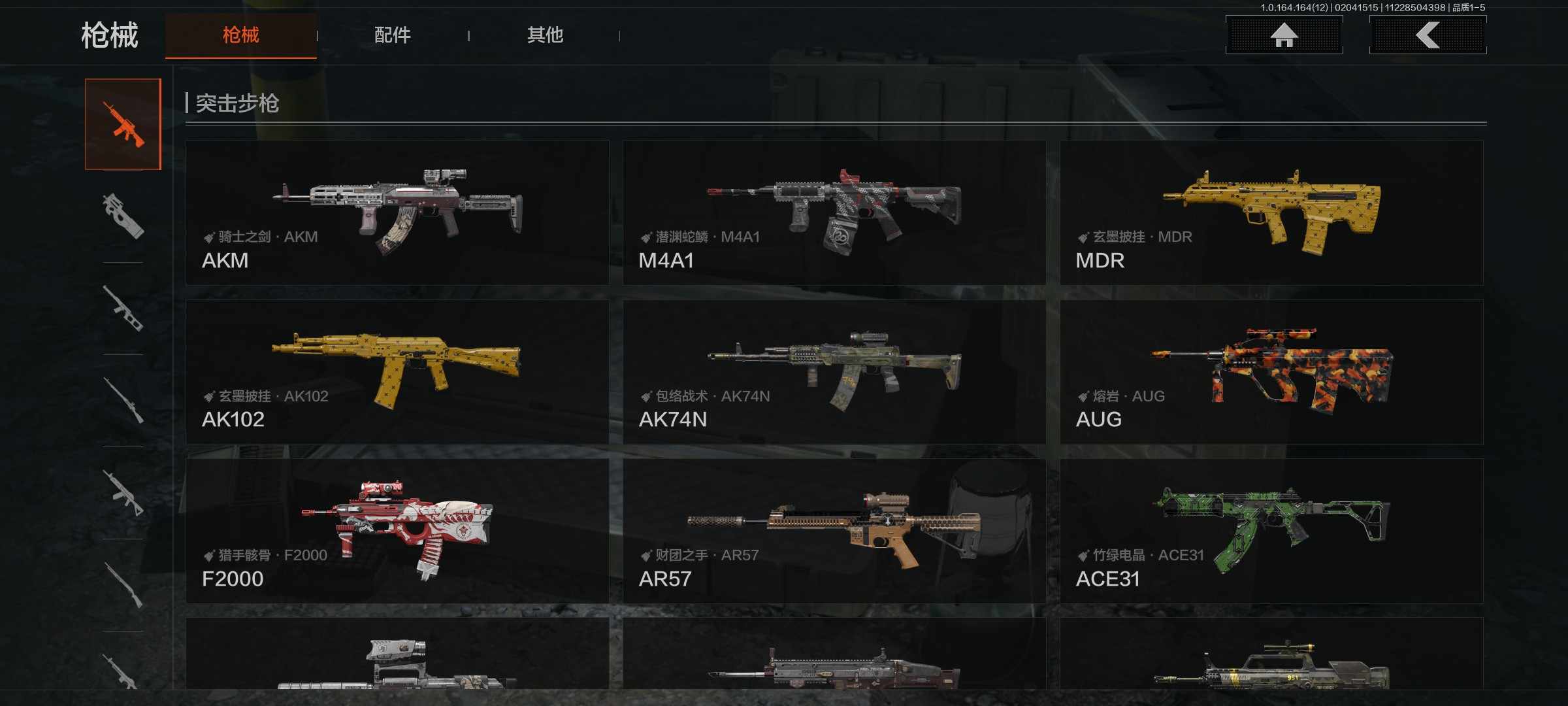
Task: Choose the AR57 weapon card
Action: click(834, 531)
